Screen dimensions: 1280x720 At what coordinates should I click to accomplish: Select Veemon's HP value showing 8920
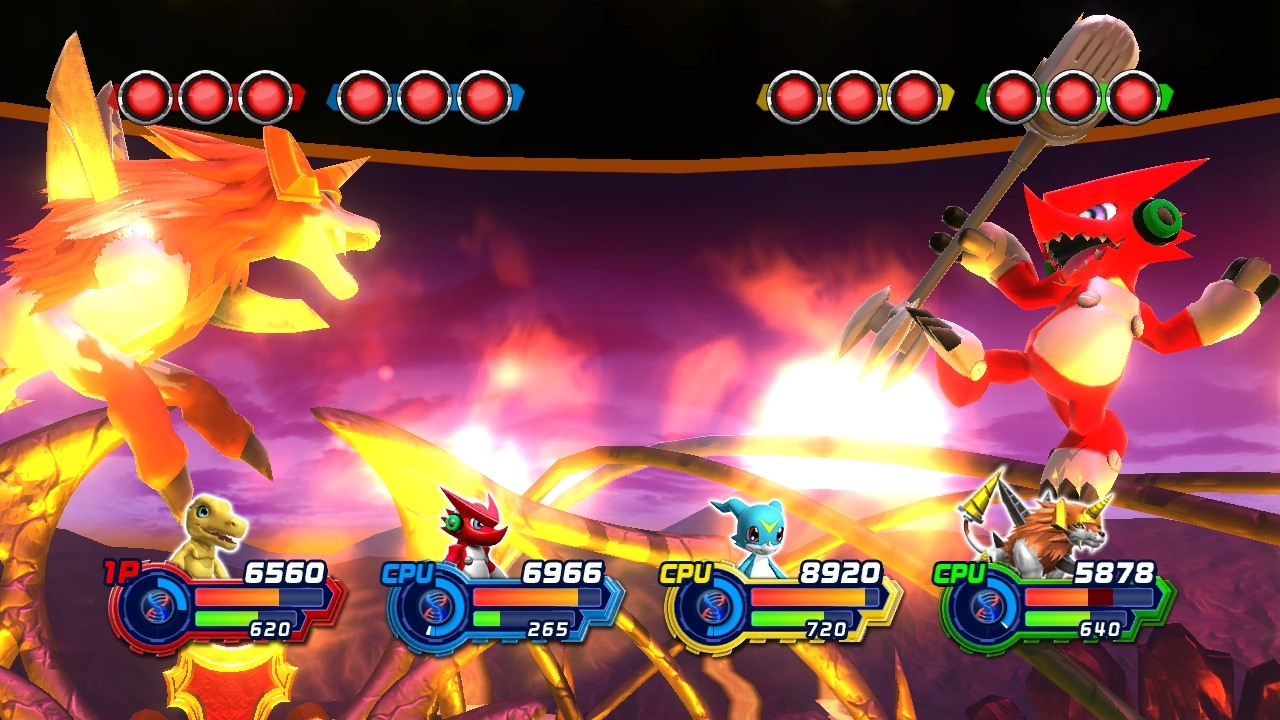(x=839, y=570)
